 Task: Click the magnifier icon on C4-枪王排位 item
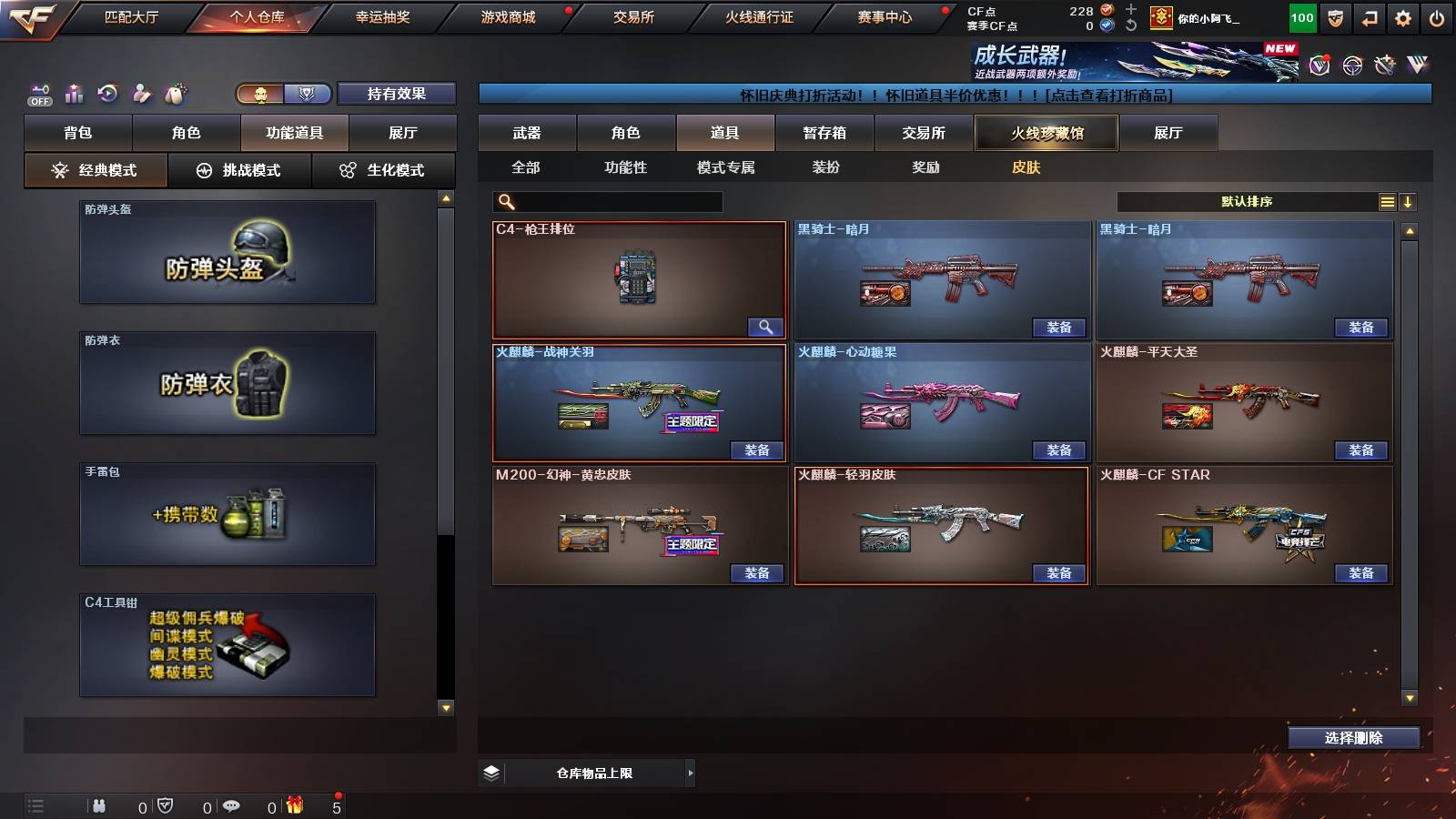click(x=767, y=327)
